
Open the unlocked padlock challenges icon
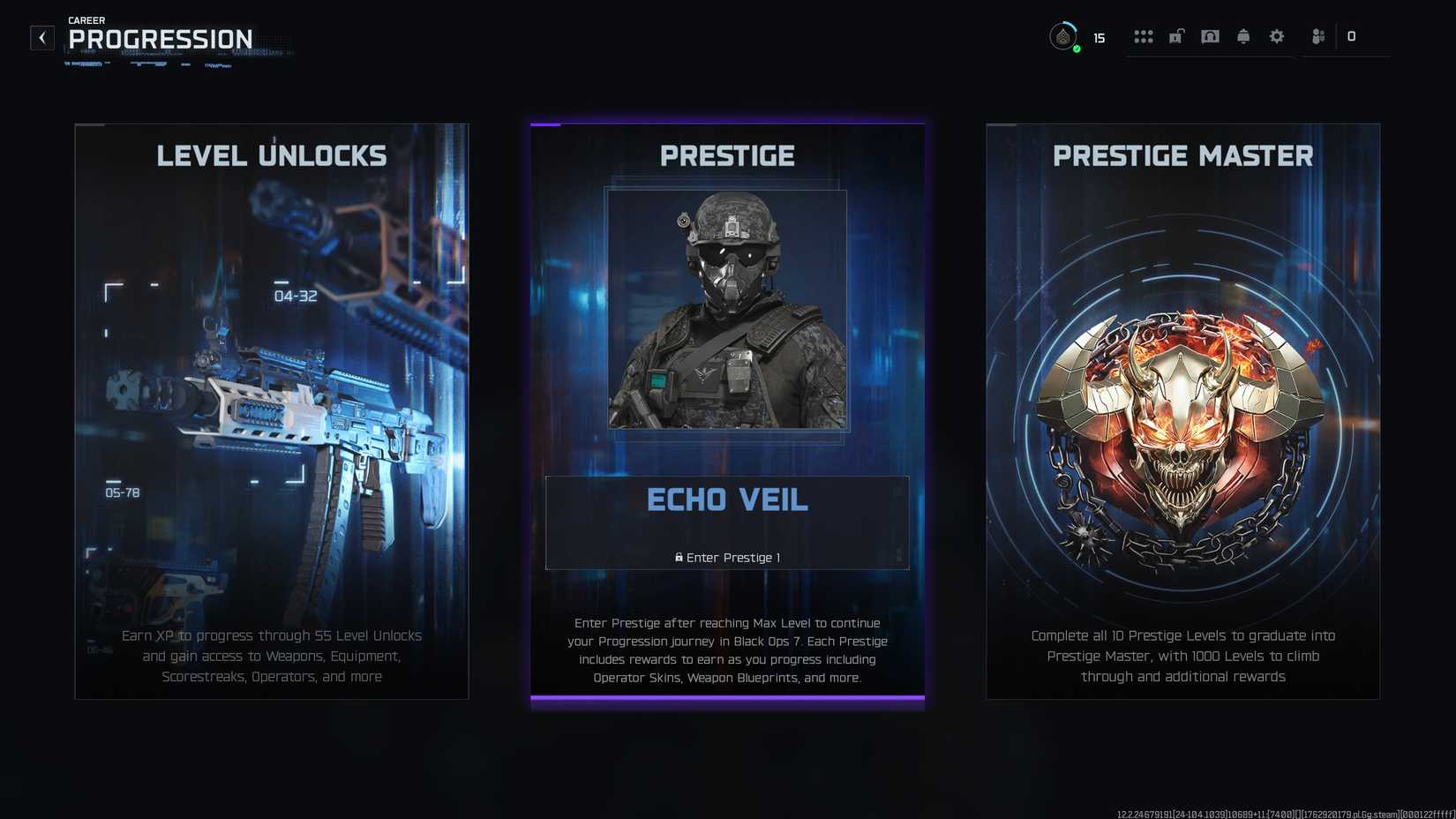coord(1176,36)
